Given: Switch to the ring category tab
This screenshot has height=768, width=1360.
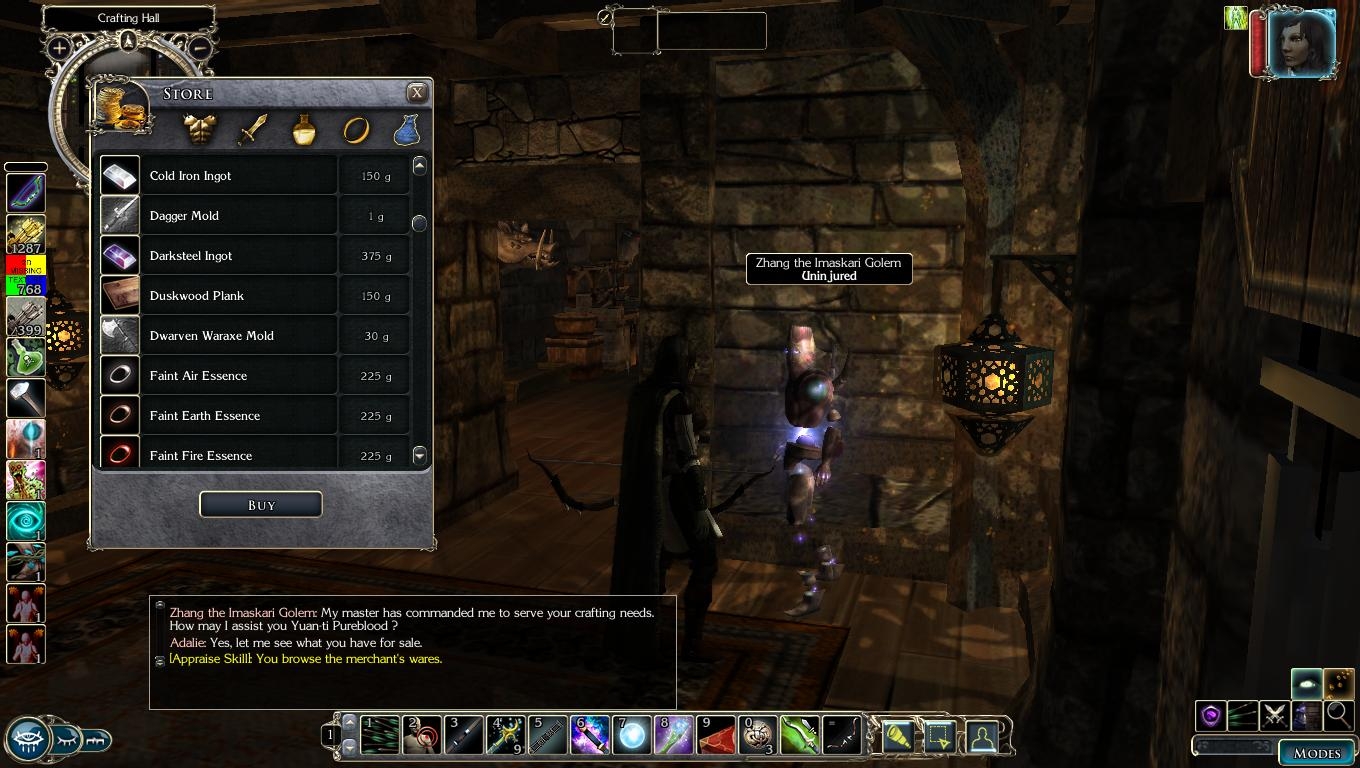Looking at the screenshot, I should [x=356, y=129].
